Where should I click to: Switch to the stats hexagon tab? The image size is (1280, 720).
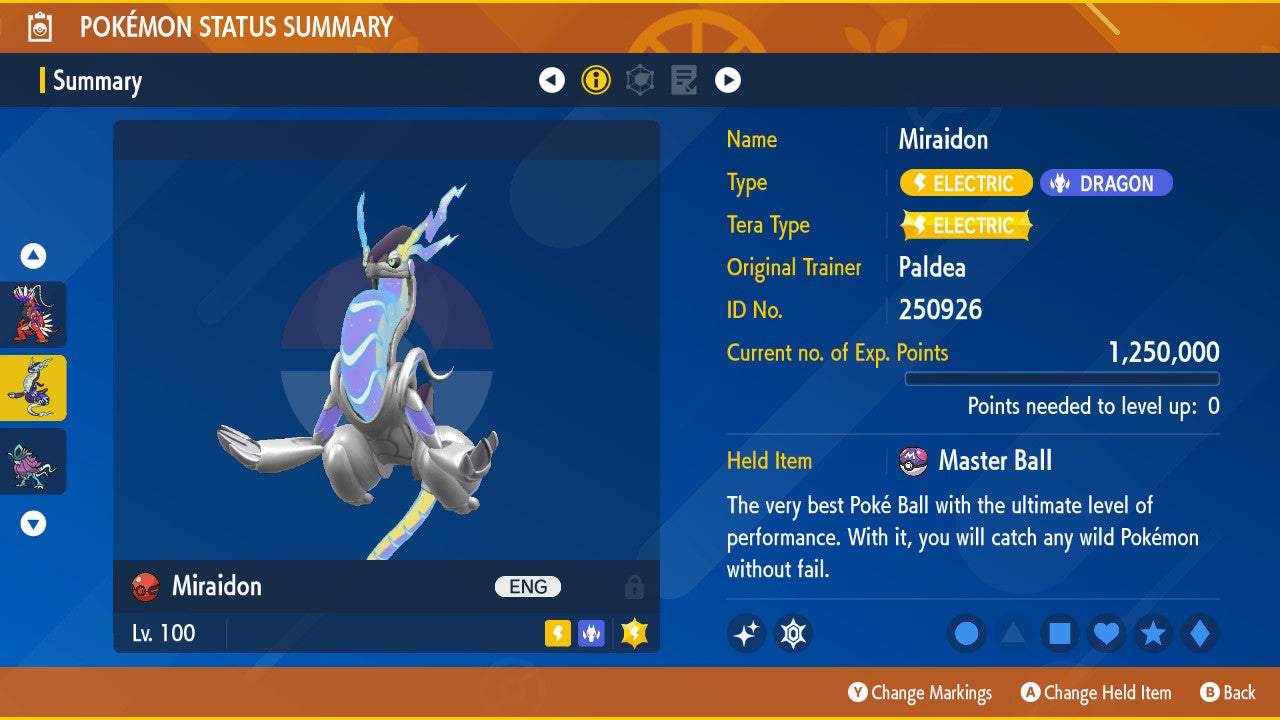(x=640, y=80)
